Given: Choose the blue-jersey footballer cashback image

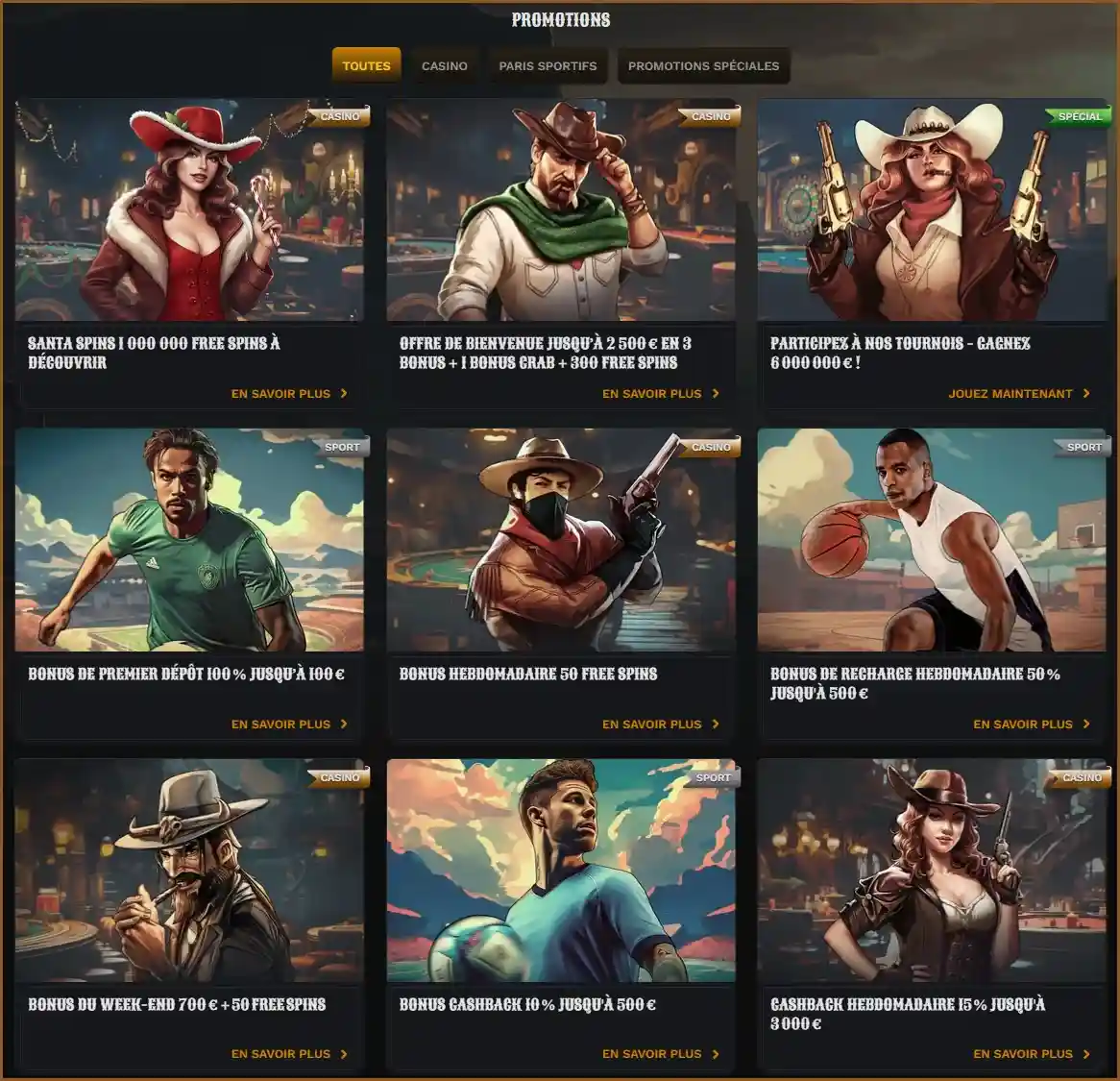Looking at the screenshot, I should (561, 871).
